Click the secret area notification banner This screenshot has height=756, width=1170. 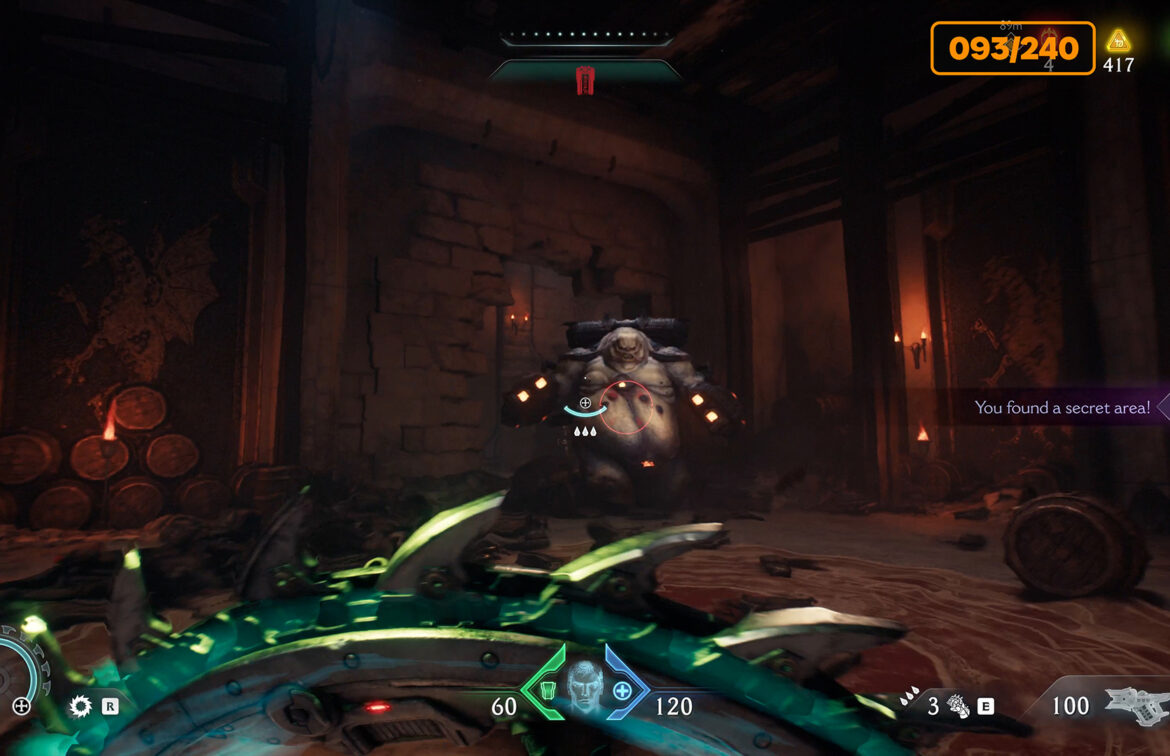point(1062,407)
